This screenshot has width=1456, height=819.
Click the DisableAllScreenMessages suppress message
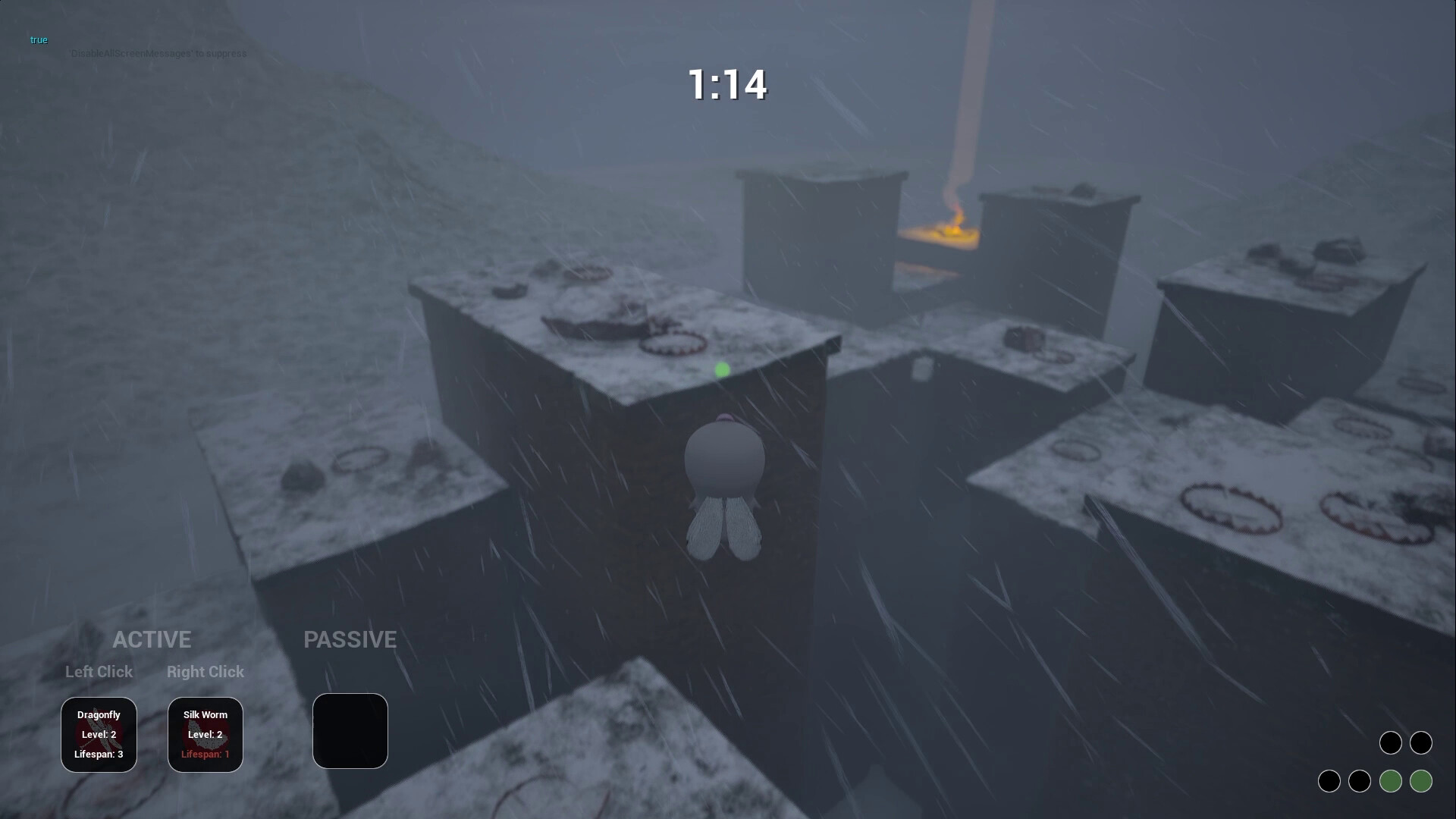(157, 53)
